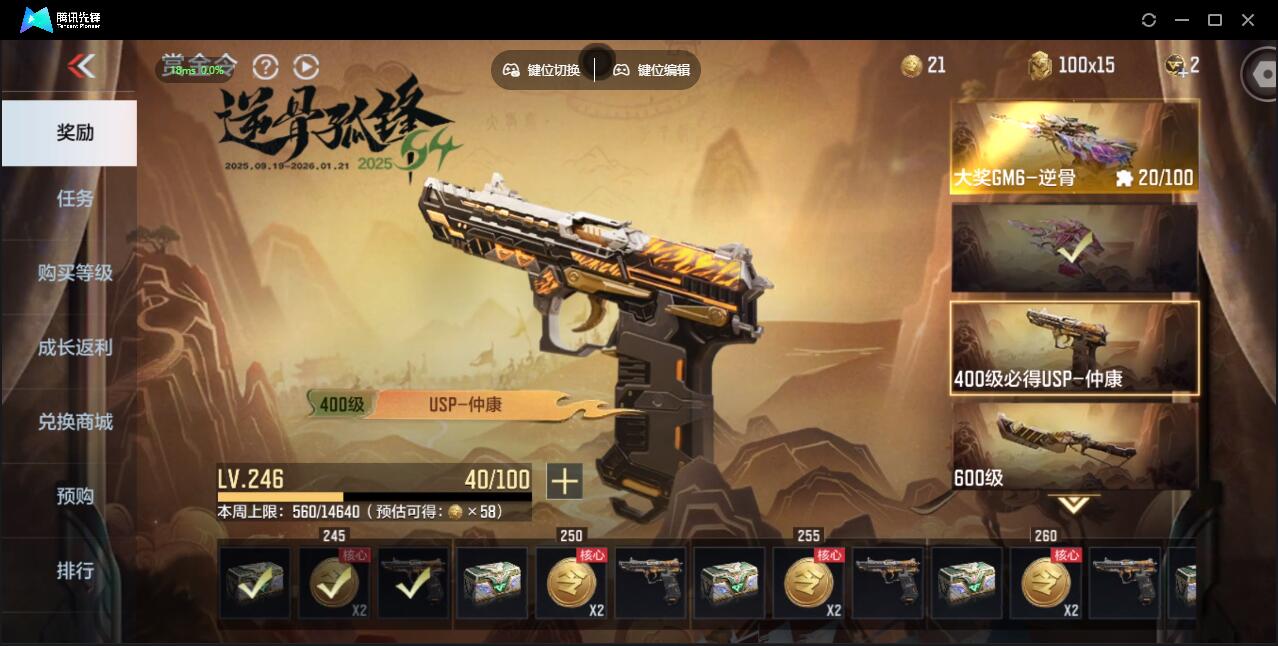Click the plus button beside level progress
The image size is (1278, 646).
point(564,481)
